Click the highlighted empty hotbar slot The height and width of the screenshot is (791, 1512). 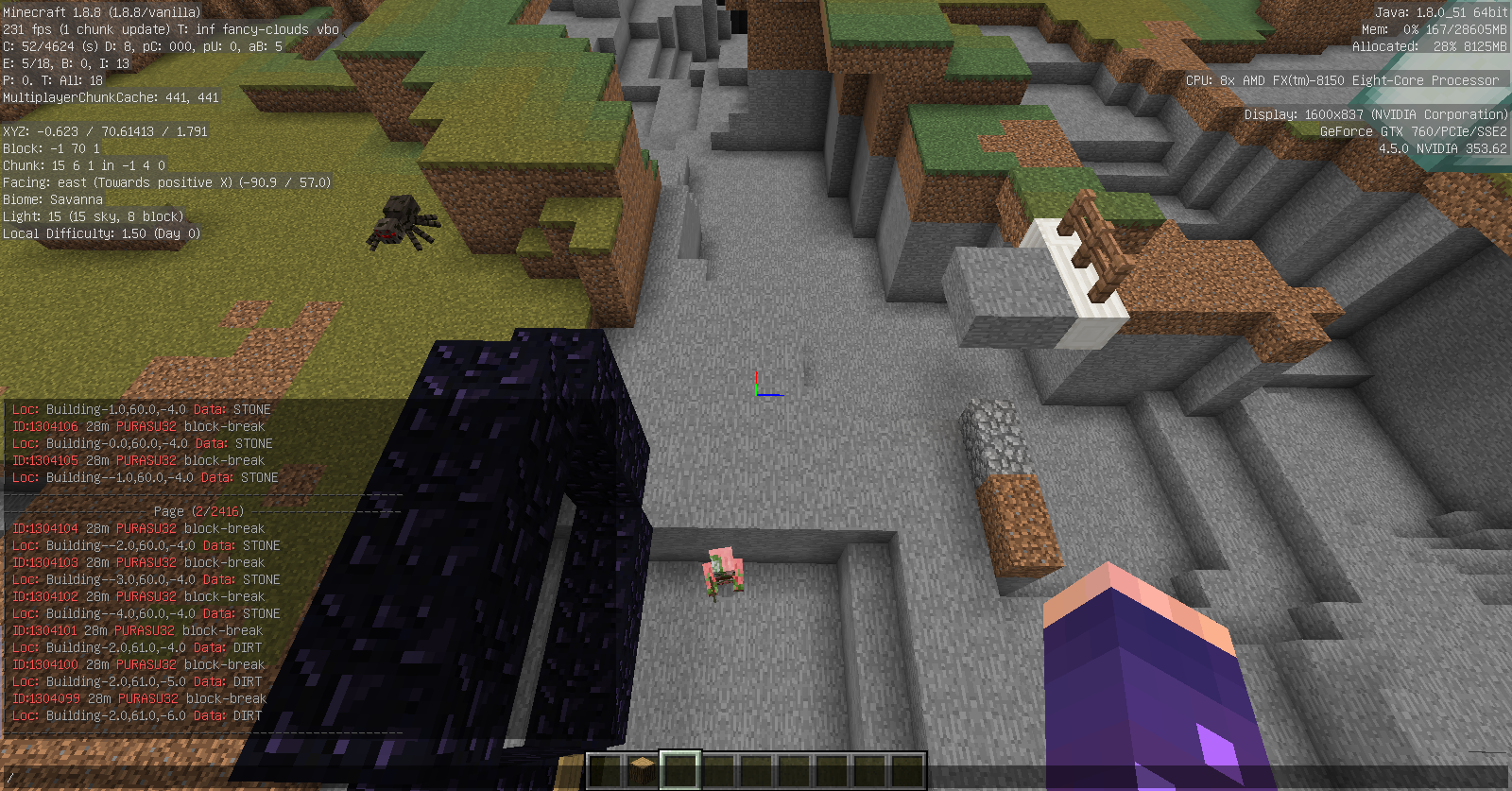(680, 769)
